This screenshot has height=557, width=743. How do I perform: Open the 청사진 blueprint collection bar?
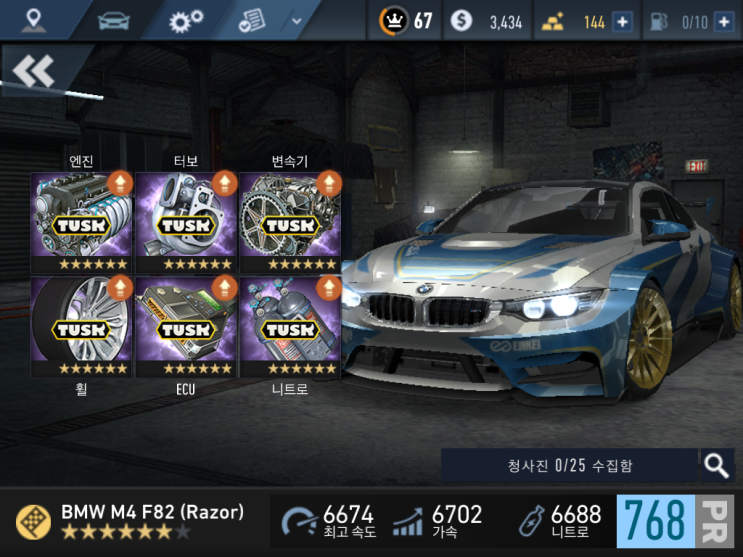(x=569, y=465)
